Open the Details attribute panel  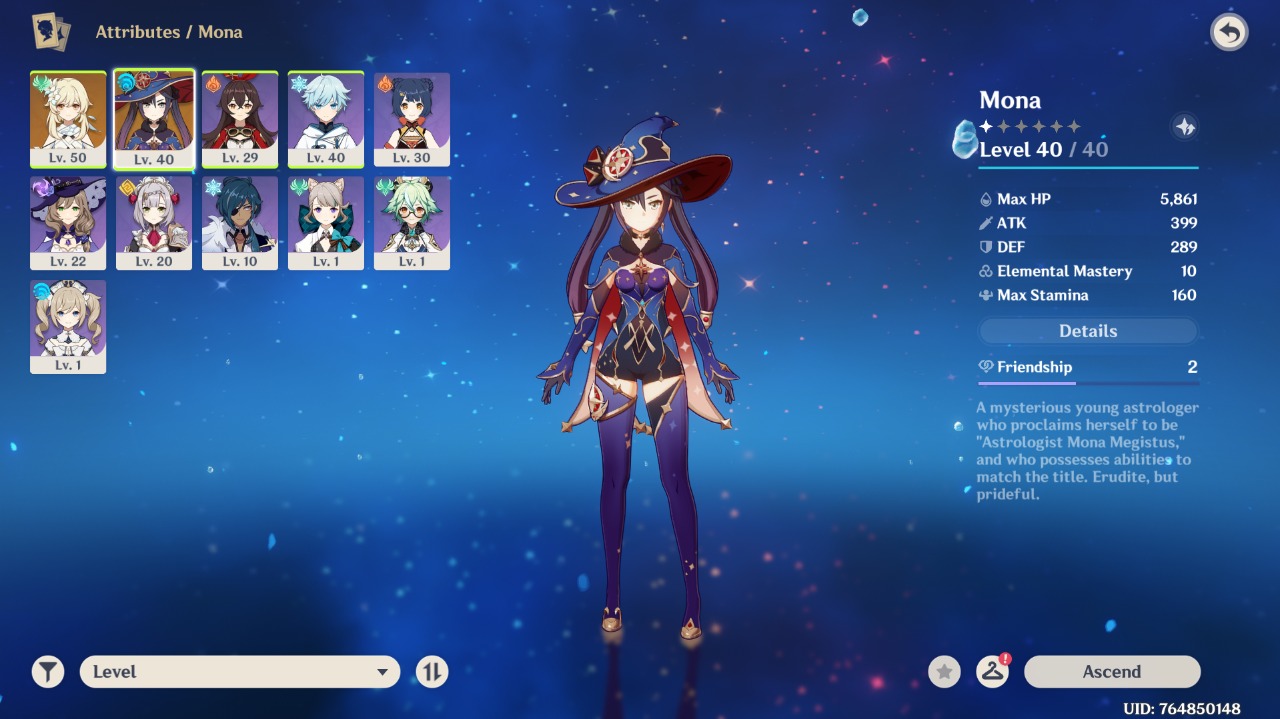(x=1088, y=331)
